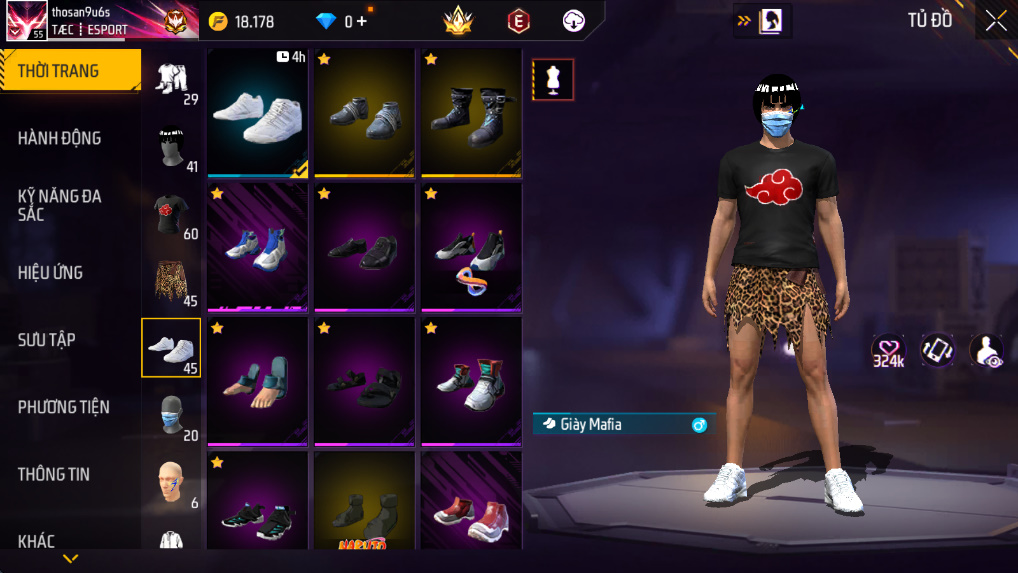Open the SƯU TẬP tab
The height and width of the screenshot is (573, 1018).
click(47, 340)
